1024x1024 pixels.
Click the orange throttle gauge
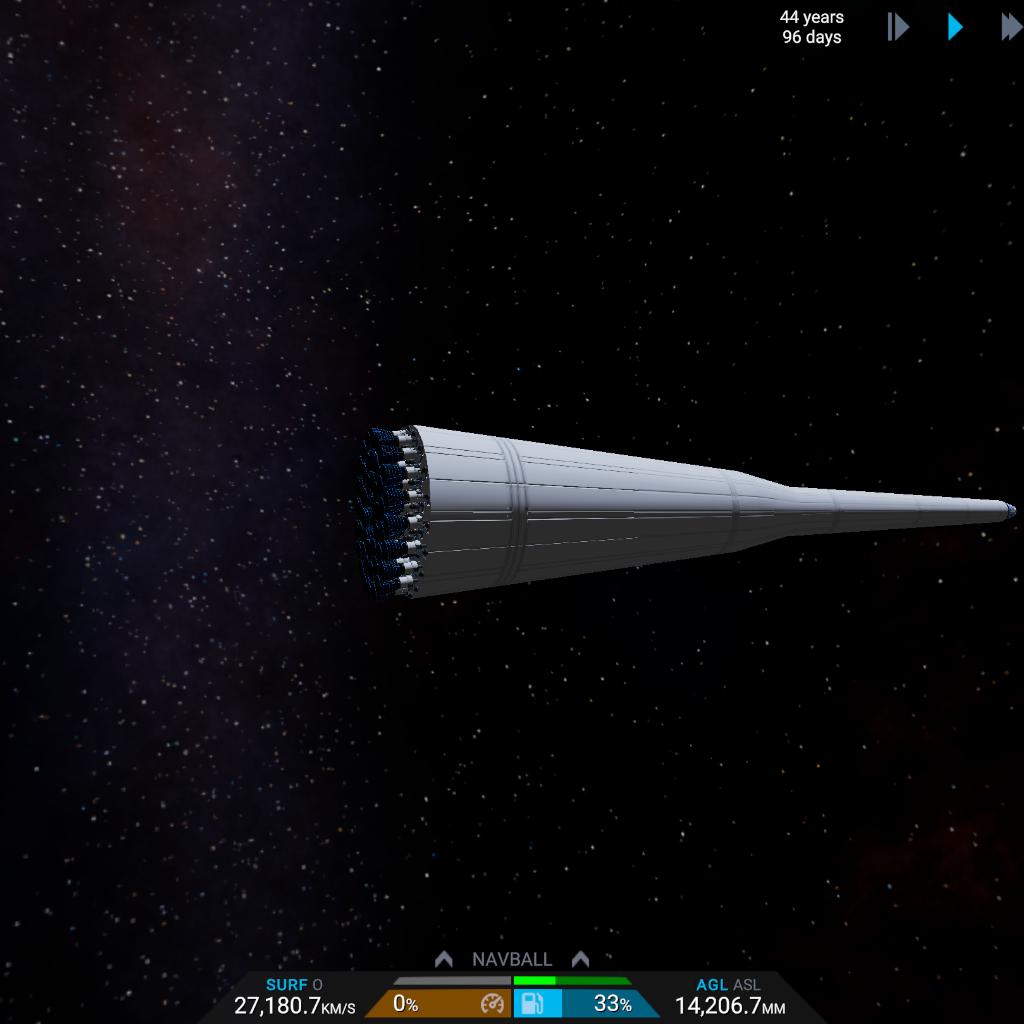[x=439, y=1004]
